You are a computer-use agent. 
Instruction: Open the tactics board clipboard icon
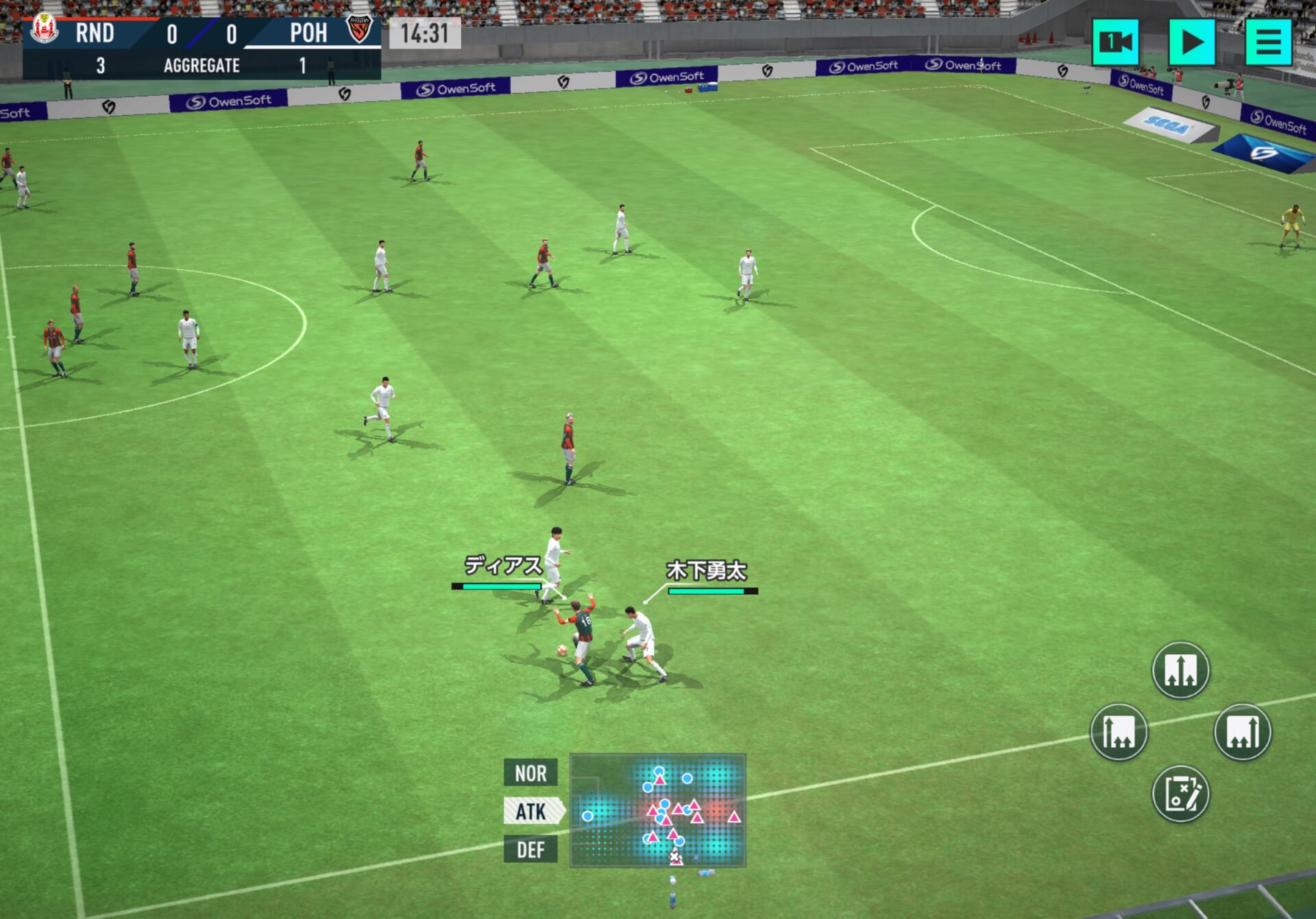(1180, 794)
